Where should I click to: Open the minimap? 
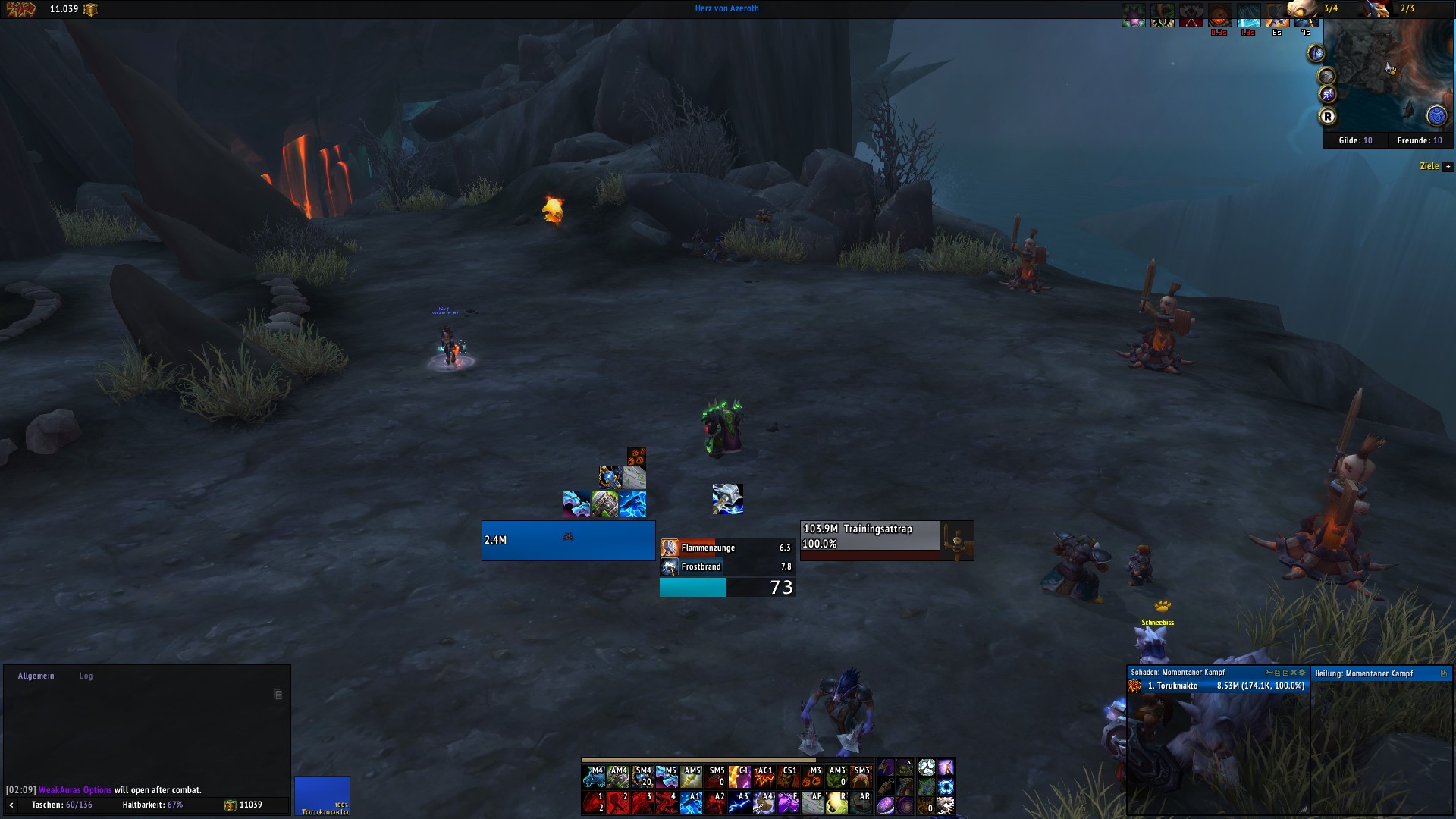tap(1389, 76)
